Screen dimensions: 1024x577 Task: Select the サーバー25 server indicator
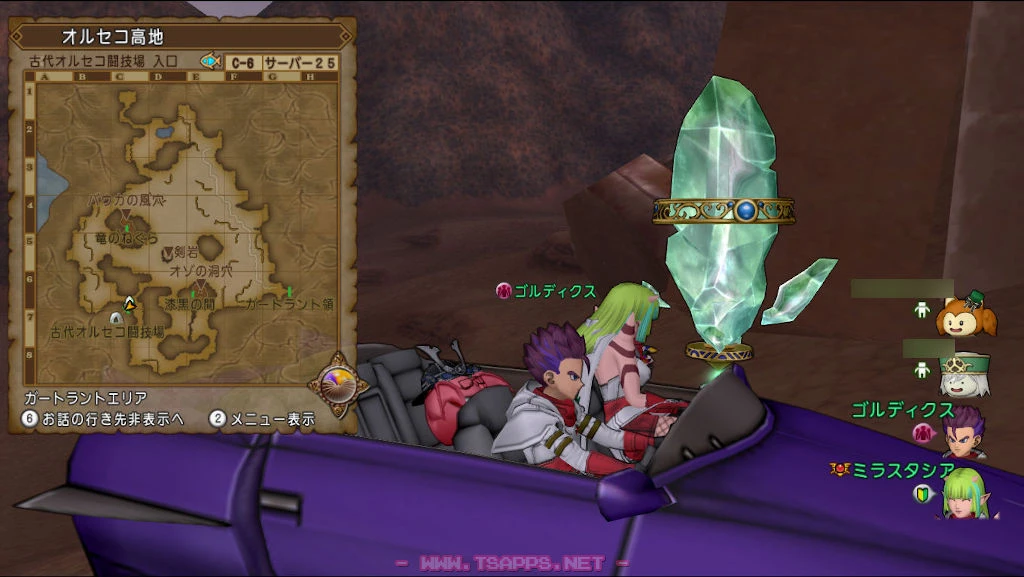[x=300, y=62]
